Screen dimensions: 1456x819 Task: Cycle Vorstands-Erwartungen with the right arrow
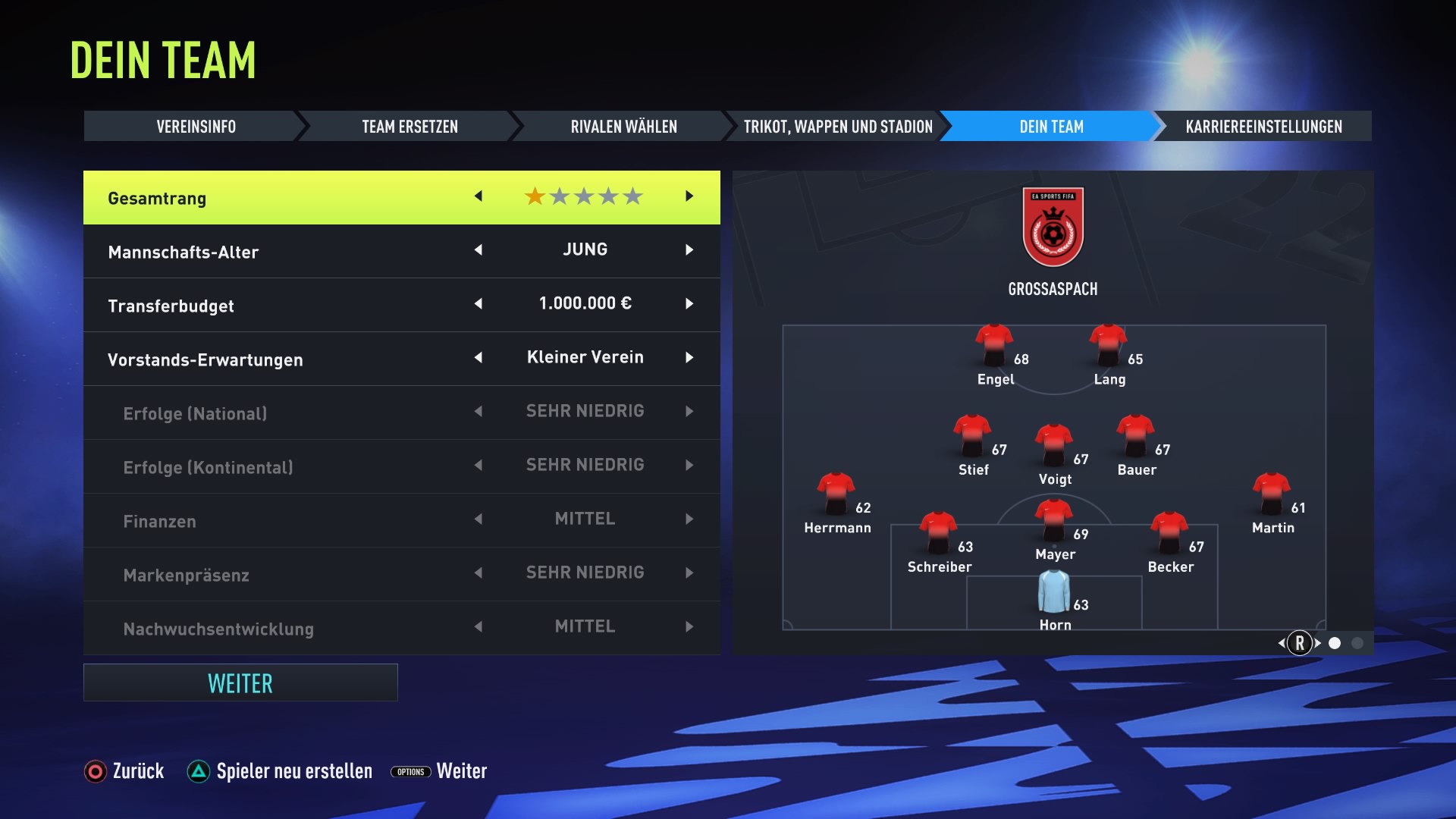[689, 358]
